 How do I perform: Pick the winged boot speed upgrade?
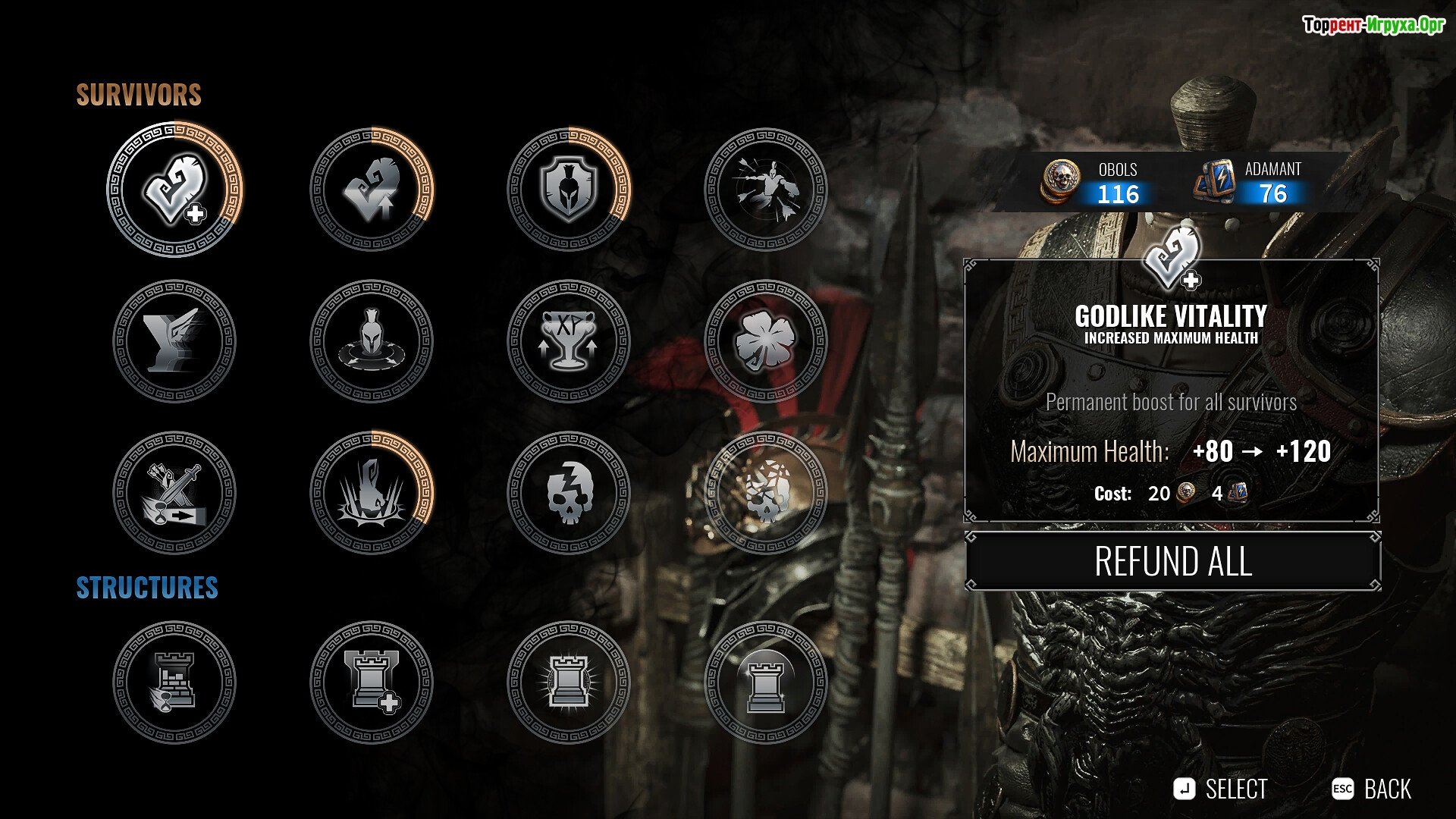(x=175, y=341)
